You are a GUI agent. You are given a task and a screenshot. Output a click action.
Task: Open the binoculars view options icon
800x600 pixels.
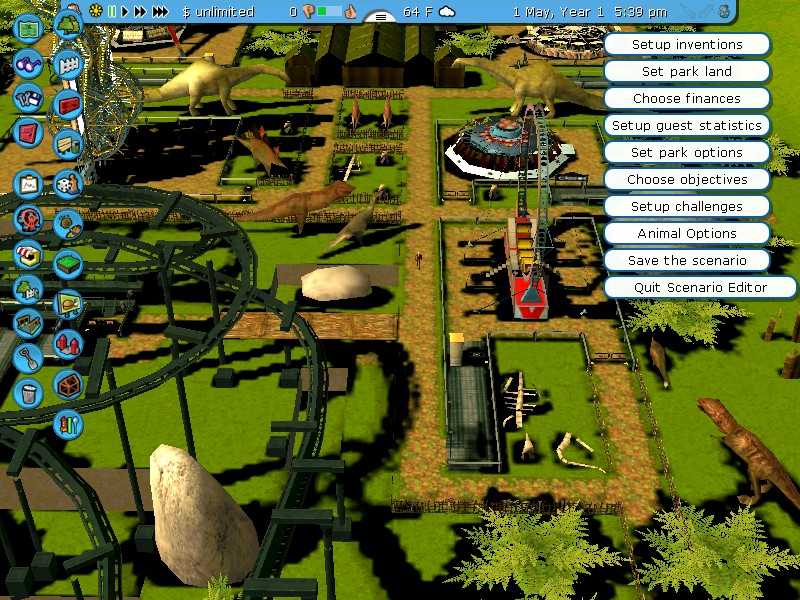pyautogui.click(x=28, y=62)
